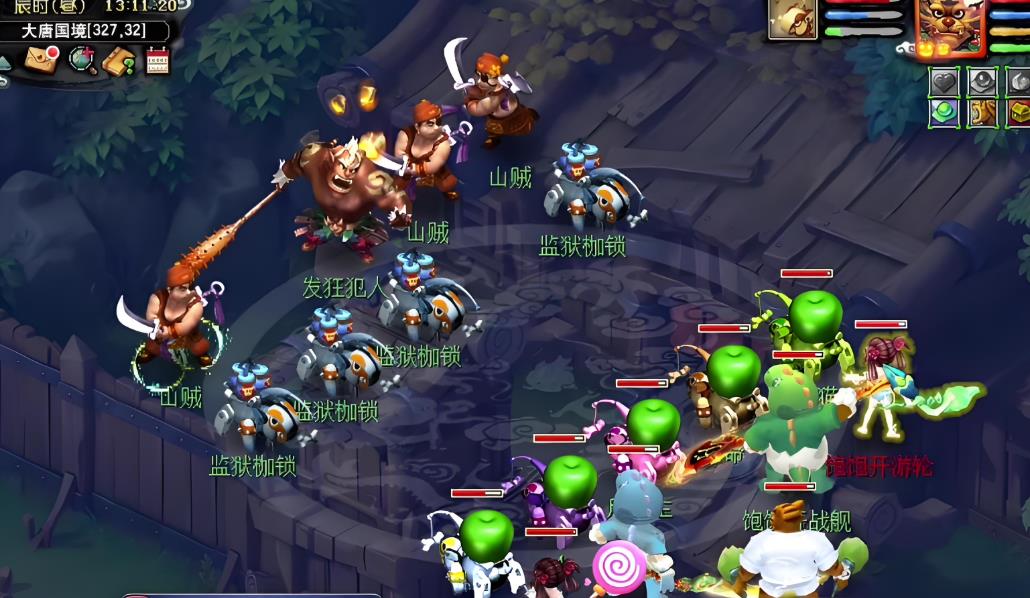Open the red calendar events icon
The image size is (1030, 598).
point(157,60)
